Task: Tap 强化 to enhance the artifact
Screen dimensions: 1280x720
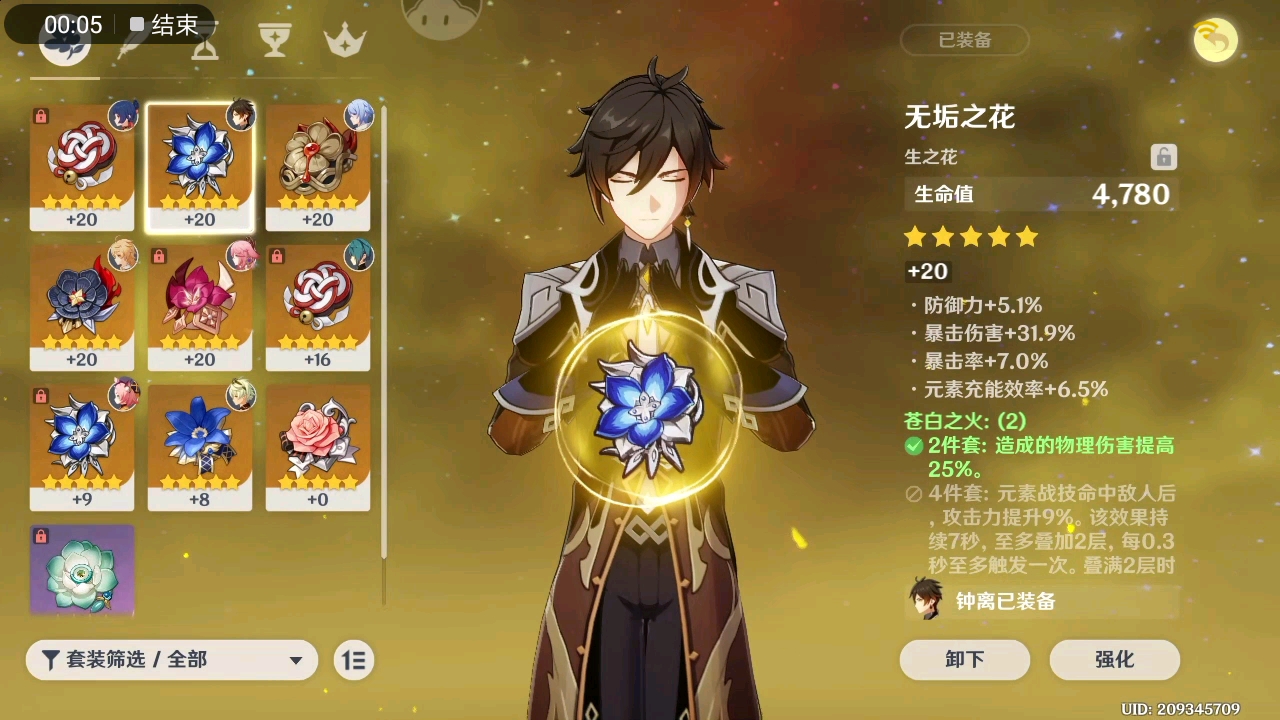Action: click(x=1114, y=660)
